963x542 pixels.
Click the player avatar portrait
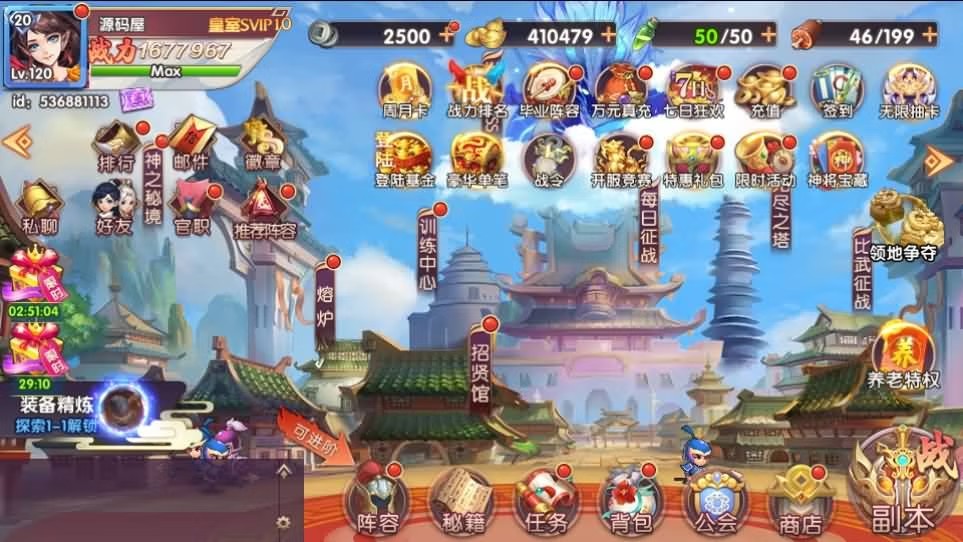point(45,45)
